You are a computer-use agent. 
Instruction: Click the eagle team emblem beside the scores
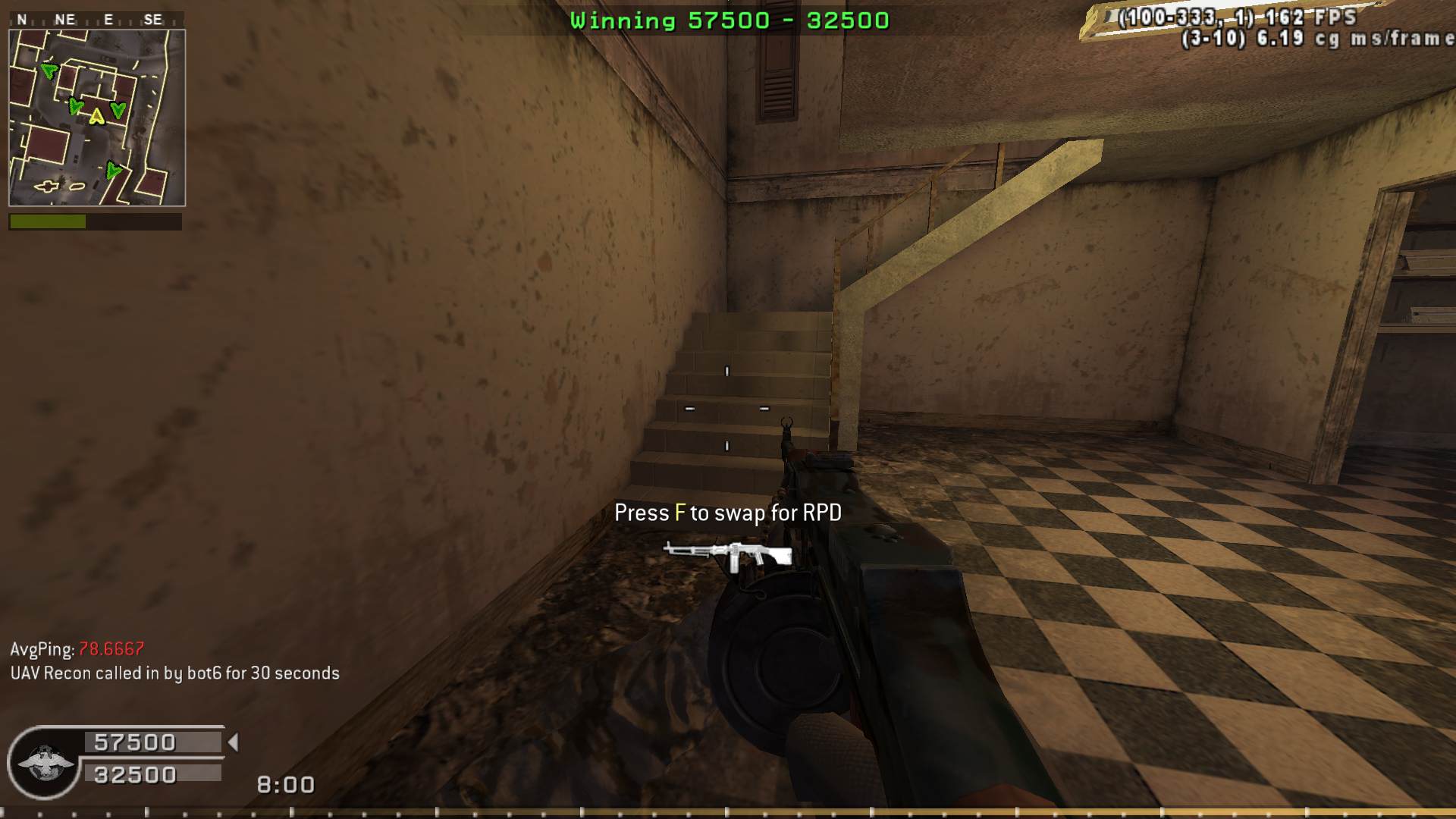pyautogui.click(x=45, y=762)
